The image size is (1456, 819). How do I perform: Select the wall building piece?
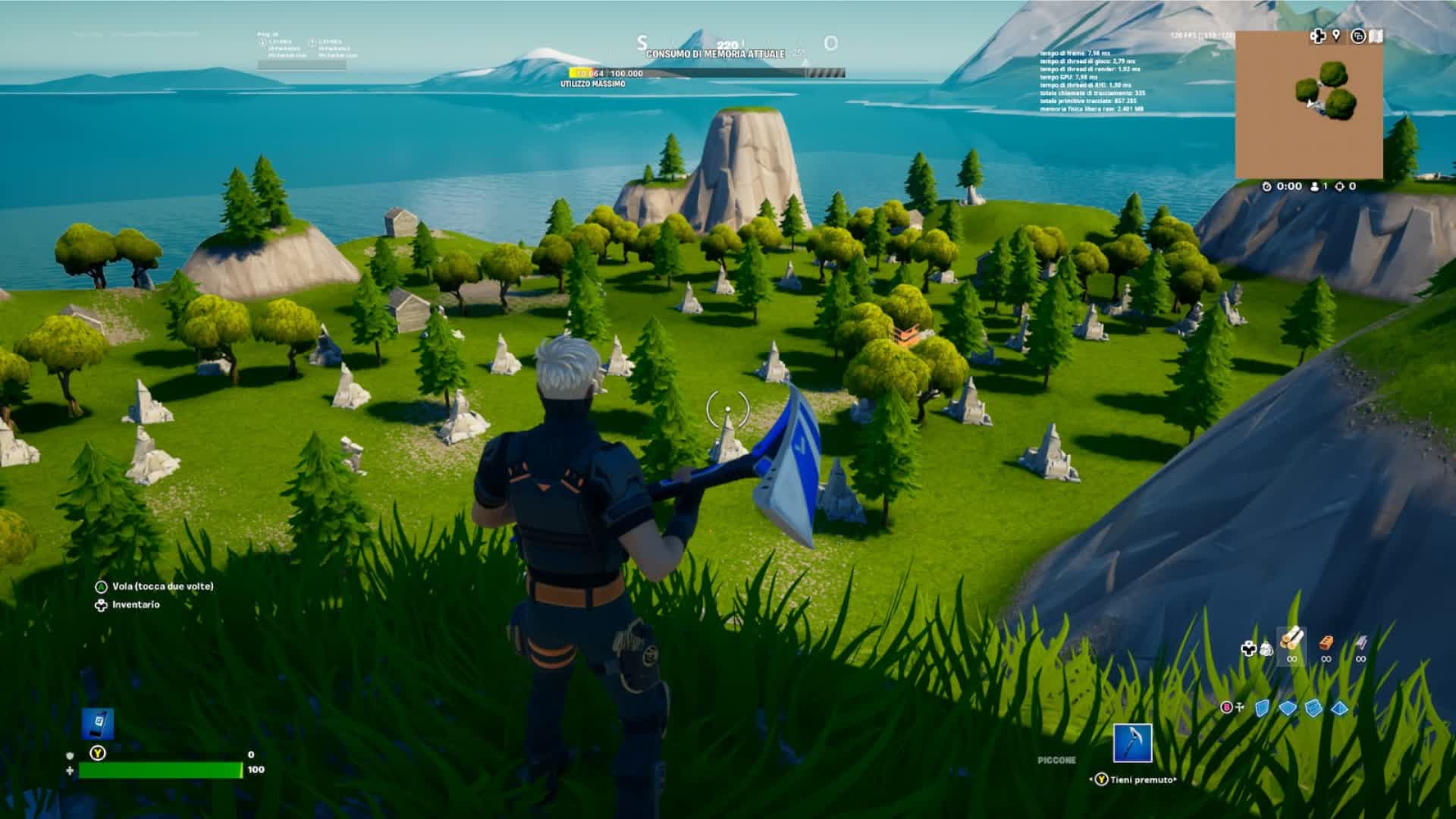[x=1262, y=708]
